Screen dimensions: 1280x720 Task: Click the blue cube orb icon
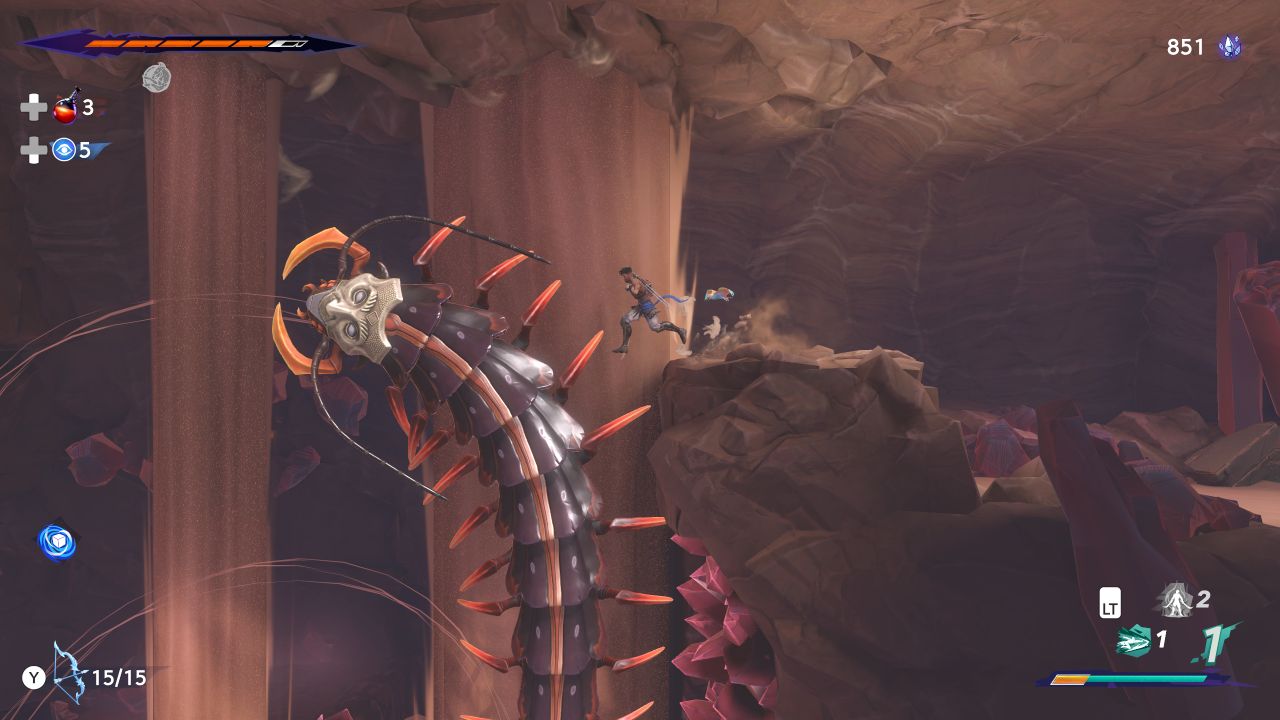click(x=57, y=541)
